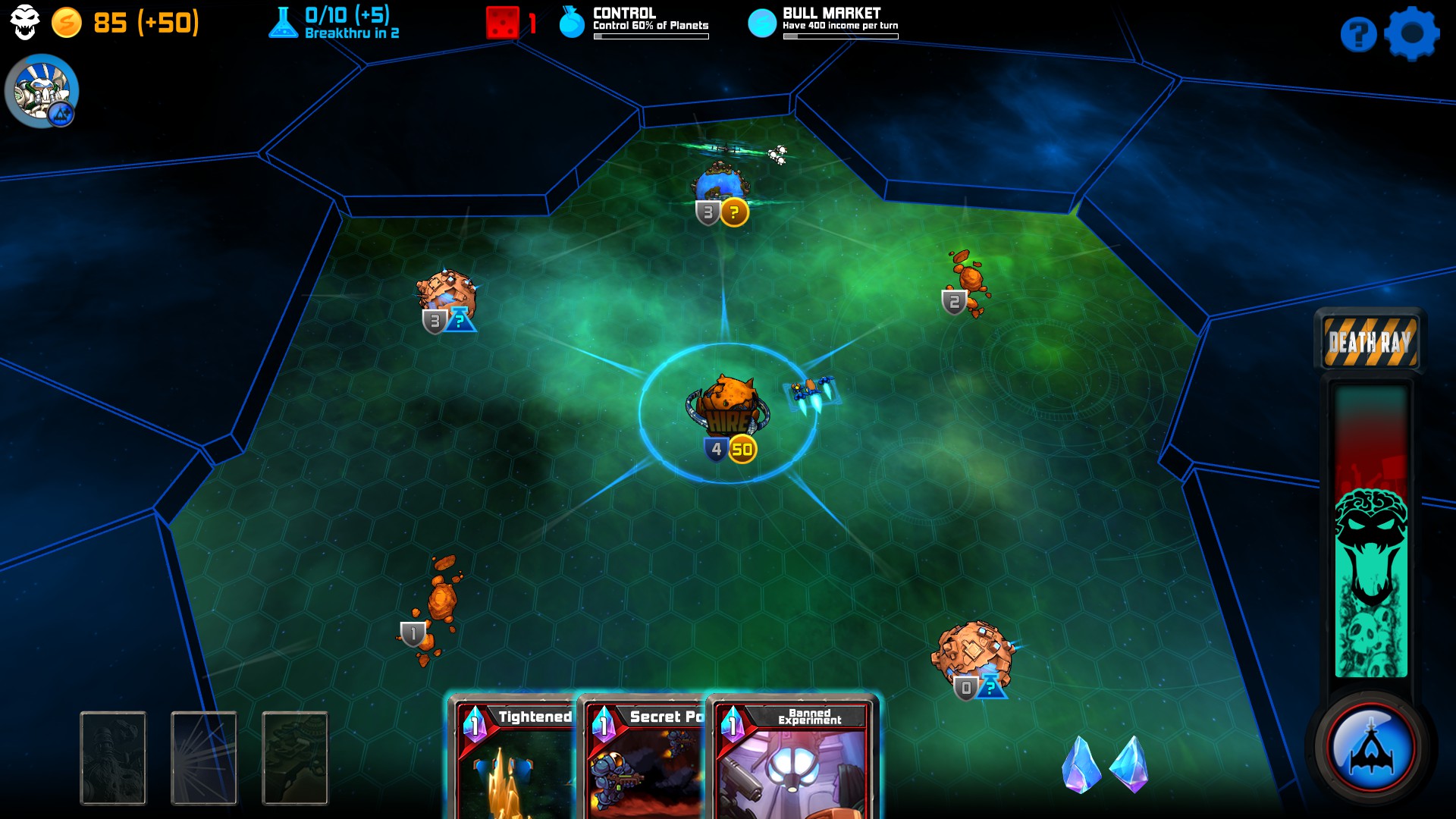View the Control objective tracker

pyautogui.click(x=635, y=23)
